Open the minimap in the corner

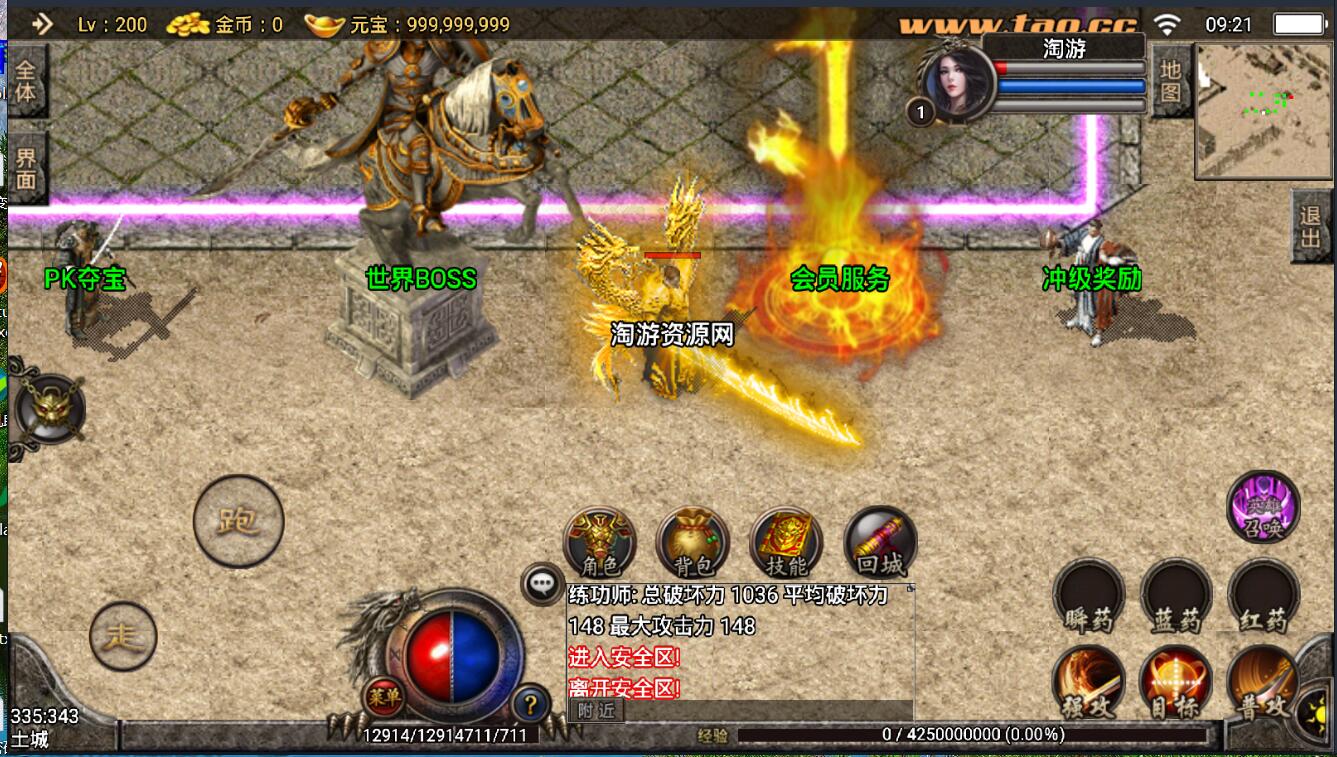[x=1263, y=110]
